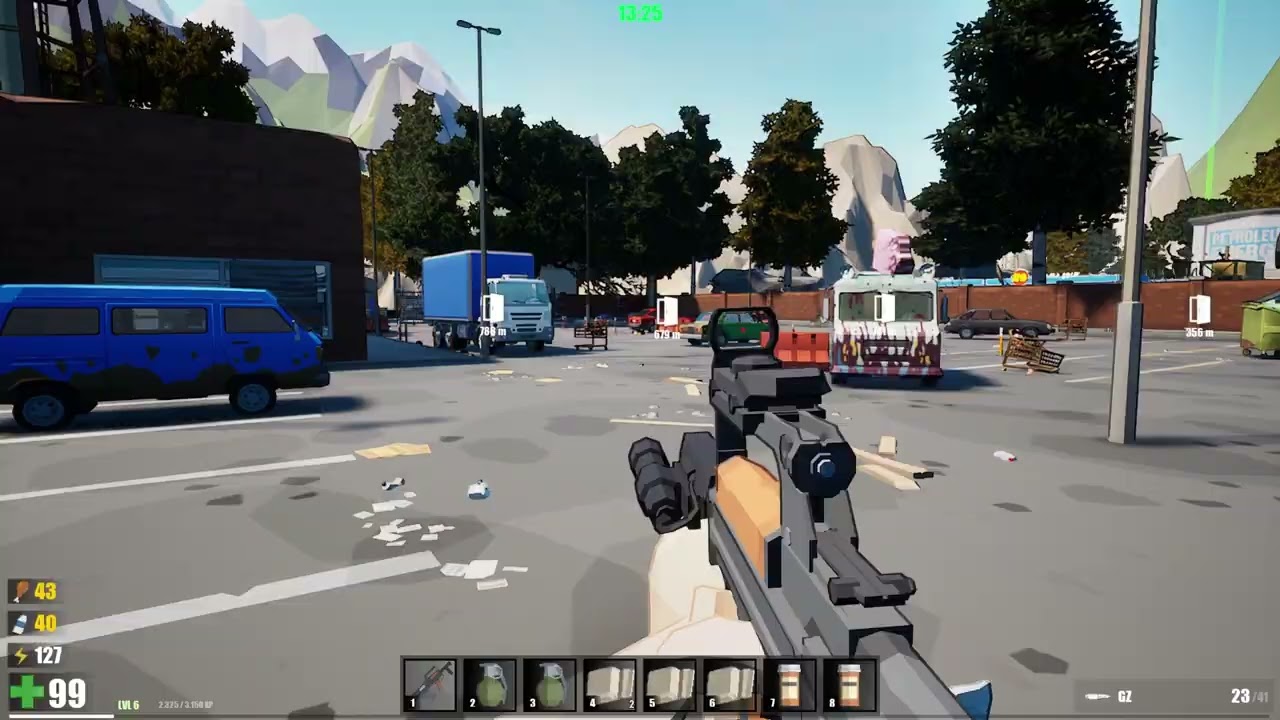Select the grenade in hotbar slot 2
This screenshot has height=720, width=1280.
click(x=490, y=684)
